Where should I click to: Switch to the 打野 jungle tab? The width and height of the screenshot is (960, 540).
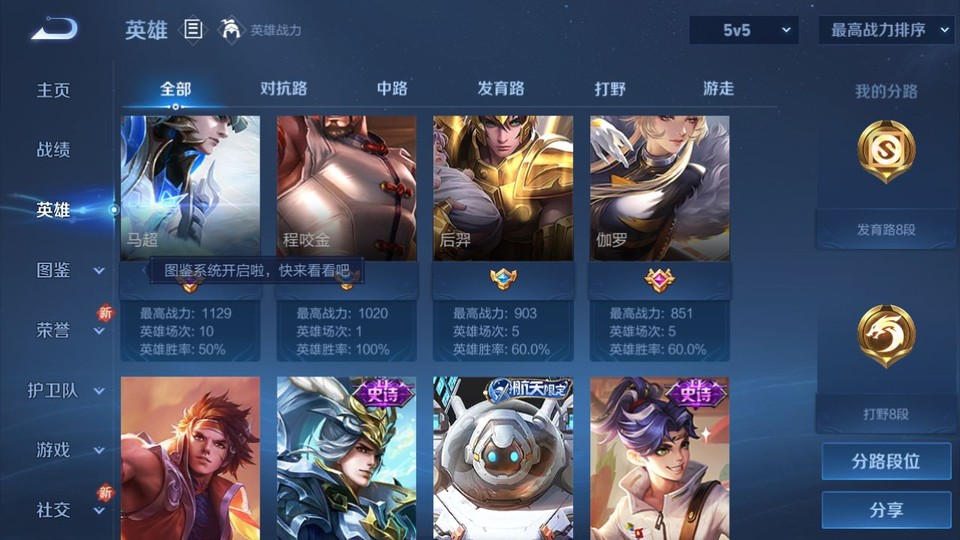610,88
